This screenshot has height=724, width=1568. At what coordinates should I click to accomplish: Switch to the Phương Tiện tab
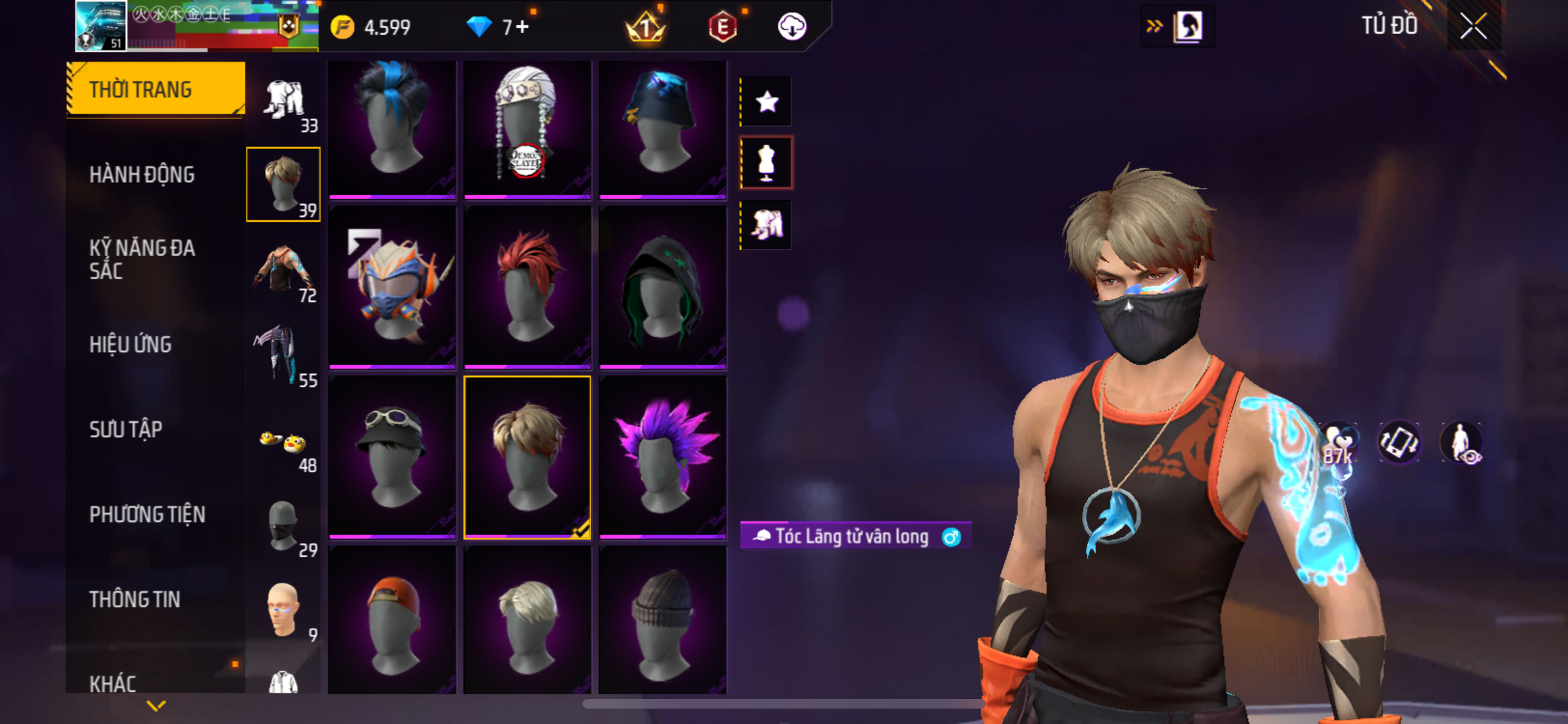(147, 514)
